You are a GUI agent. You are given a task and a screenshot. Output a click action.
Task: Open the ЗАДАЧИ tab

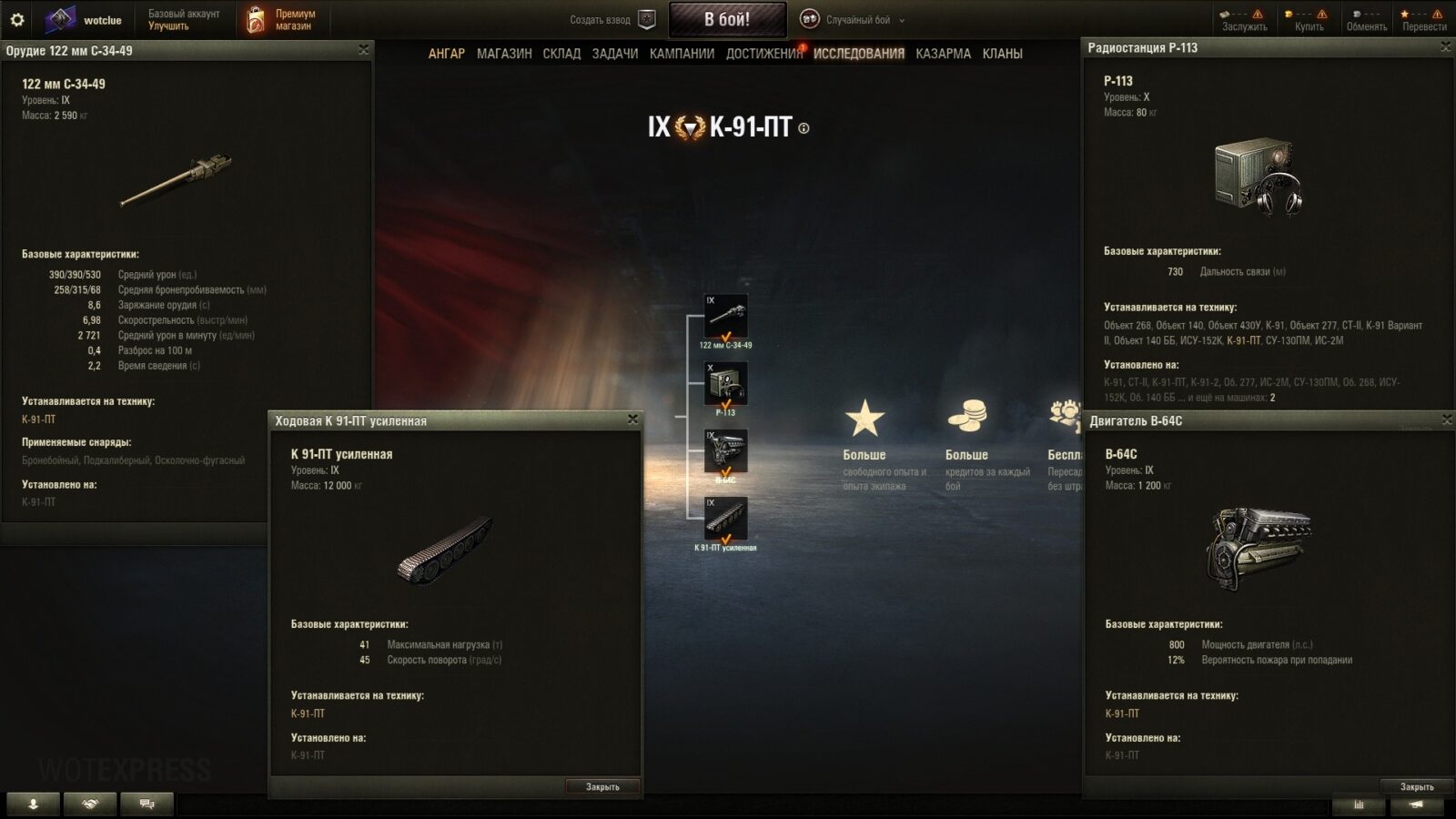(x=615, y=54)
